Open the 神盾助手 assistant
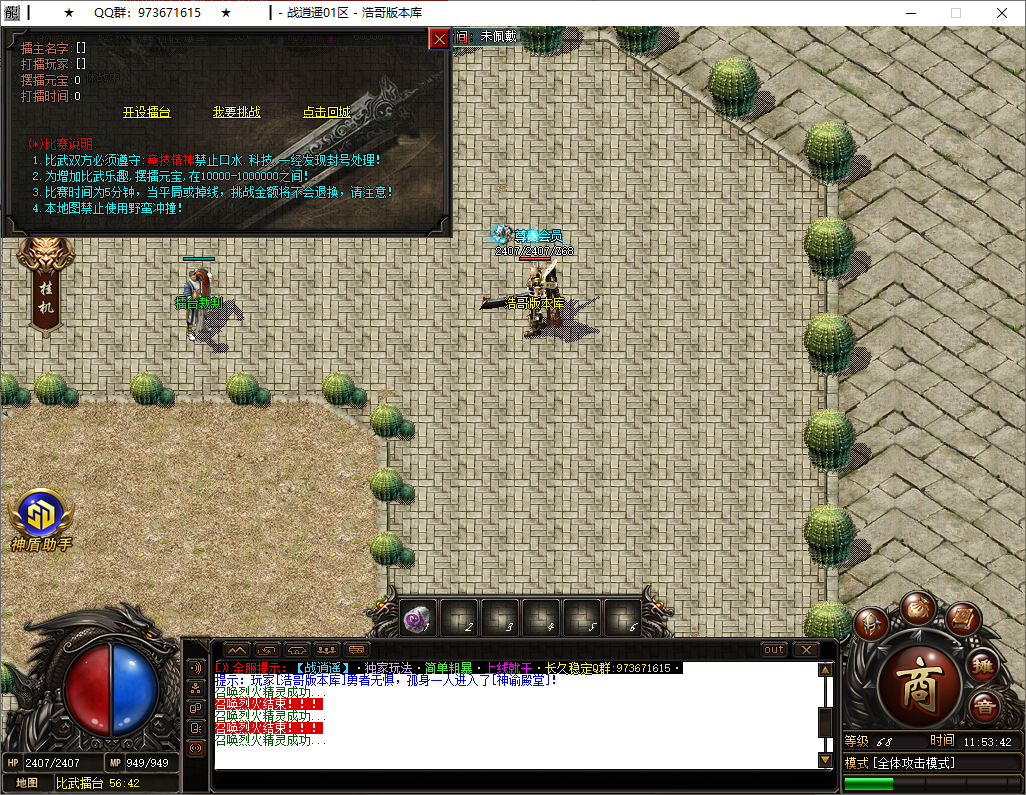 pyautogui.click(x=42, y=520)
